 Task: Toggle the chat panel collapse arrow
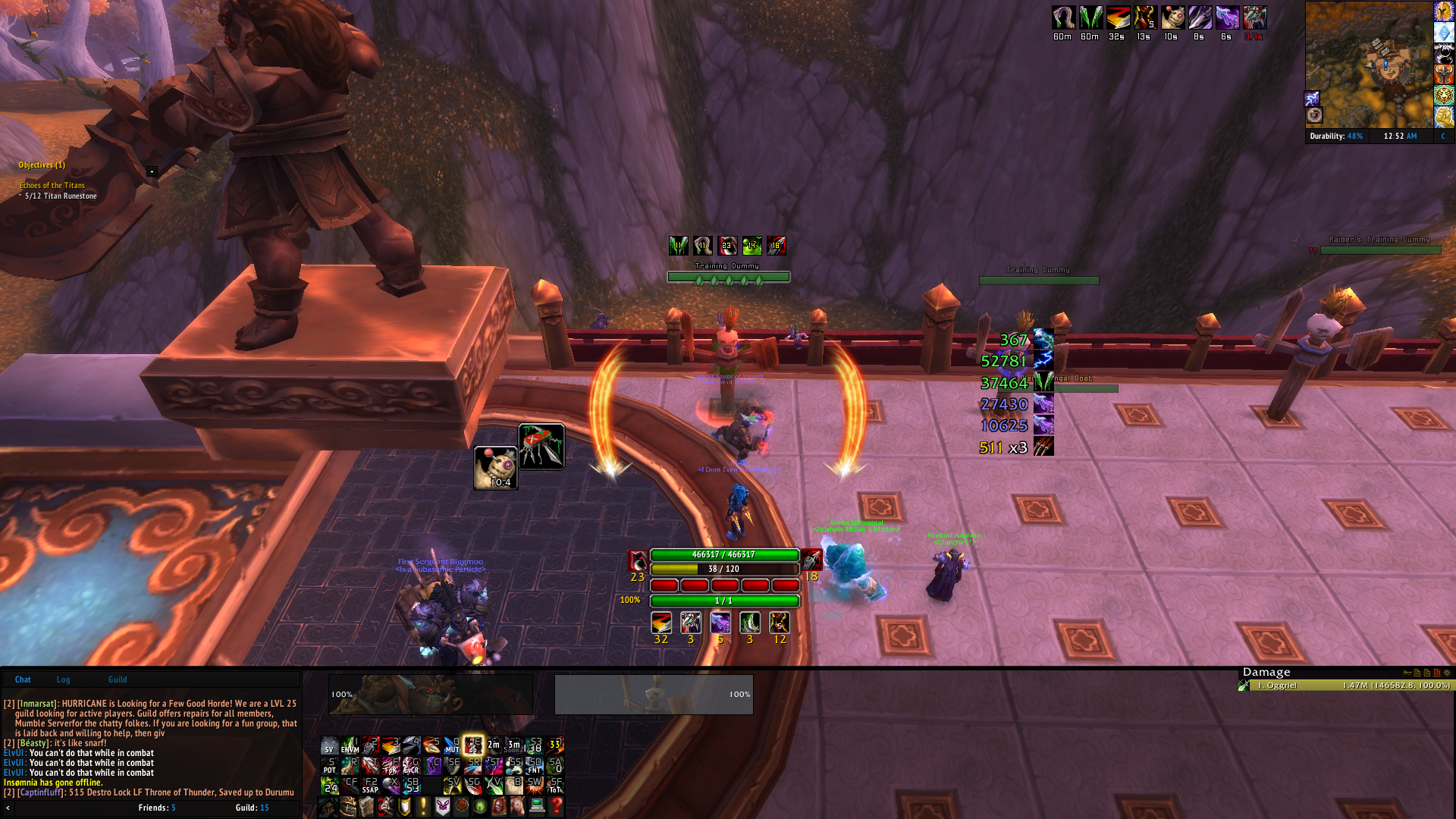coord(8,808)
